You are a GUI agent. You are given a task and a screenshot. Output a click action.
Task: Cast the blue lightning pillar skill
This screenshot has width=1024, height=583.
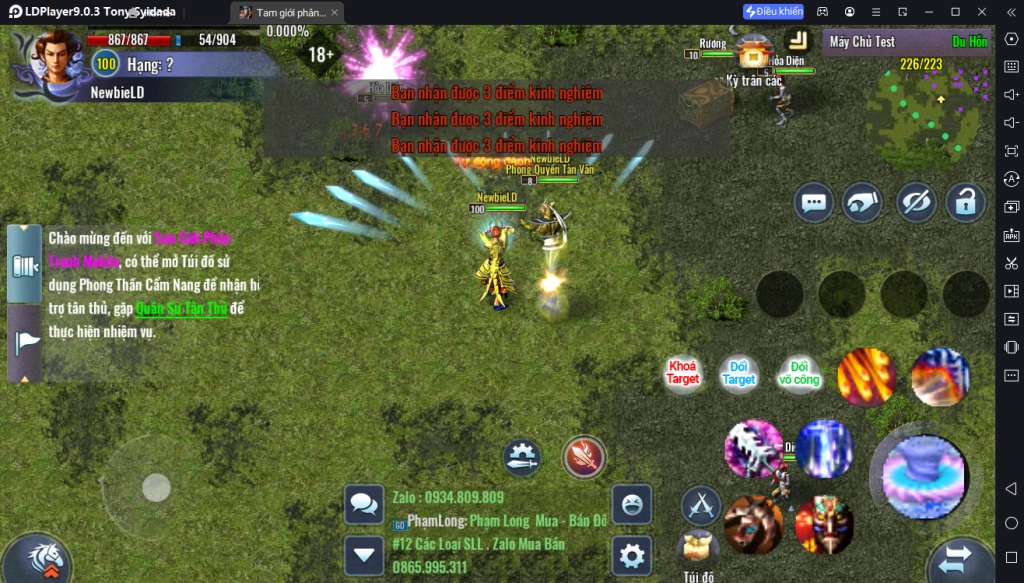point(824,449)
